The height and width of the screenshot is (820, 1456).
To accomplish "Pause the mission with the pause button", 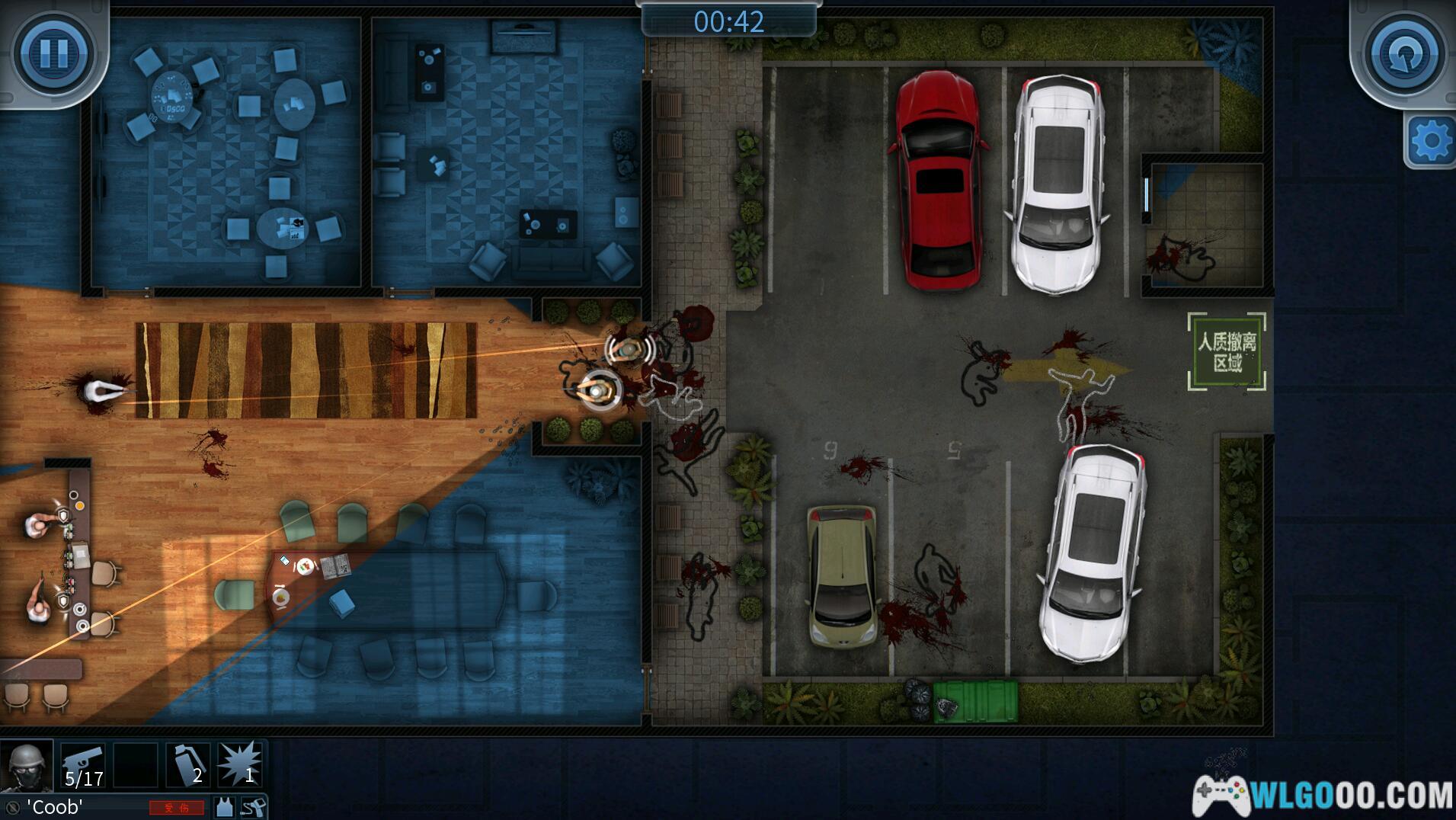I will coord(53,53).
